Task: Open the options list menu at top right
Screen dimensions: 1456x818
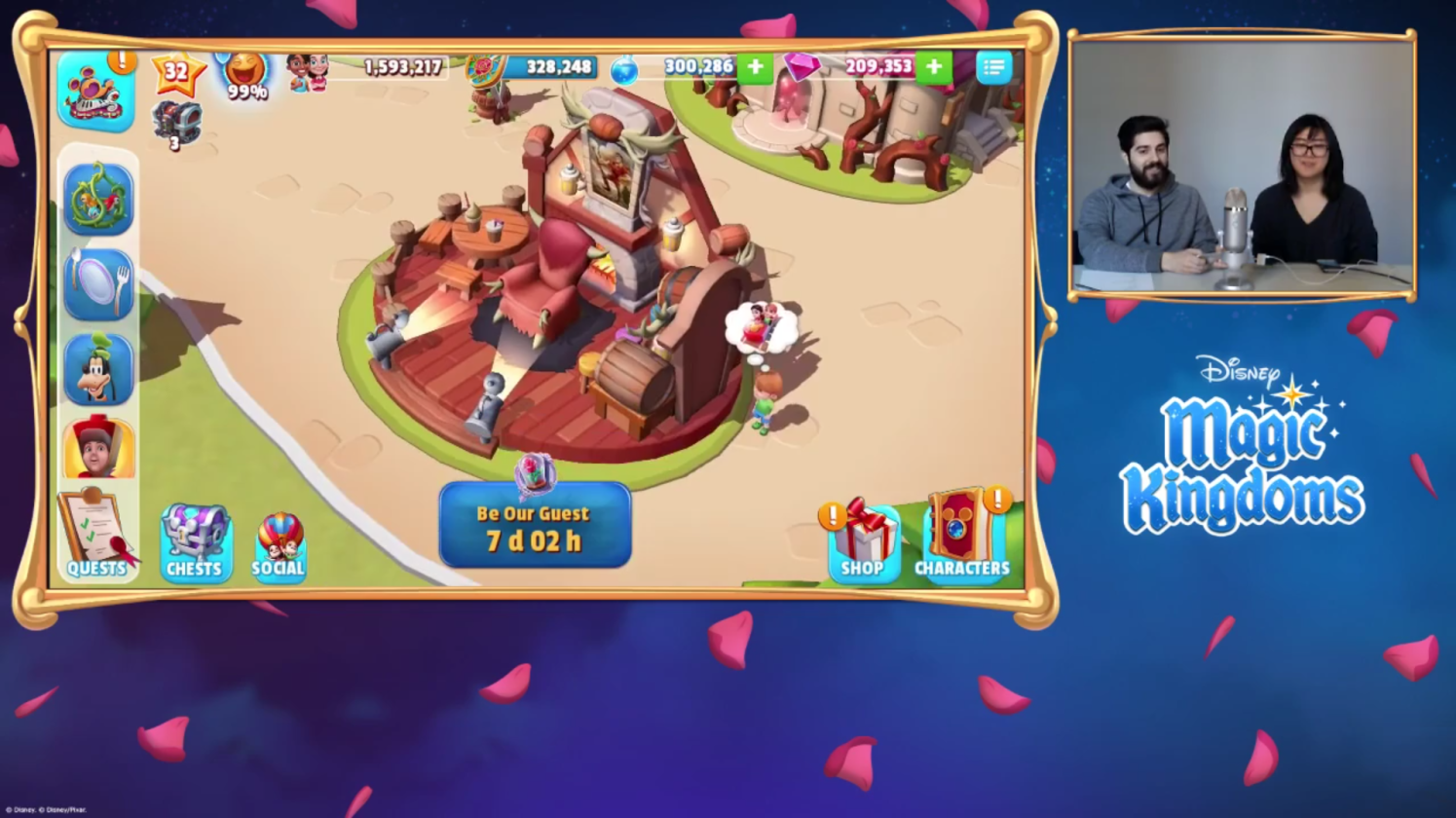Action: [992, 66]
